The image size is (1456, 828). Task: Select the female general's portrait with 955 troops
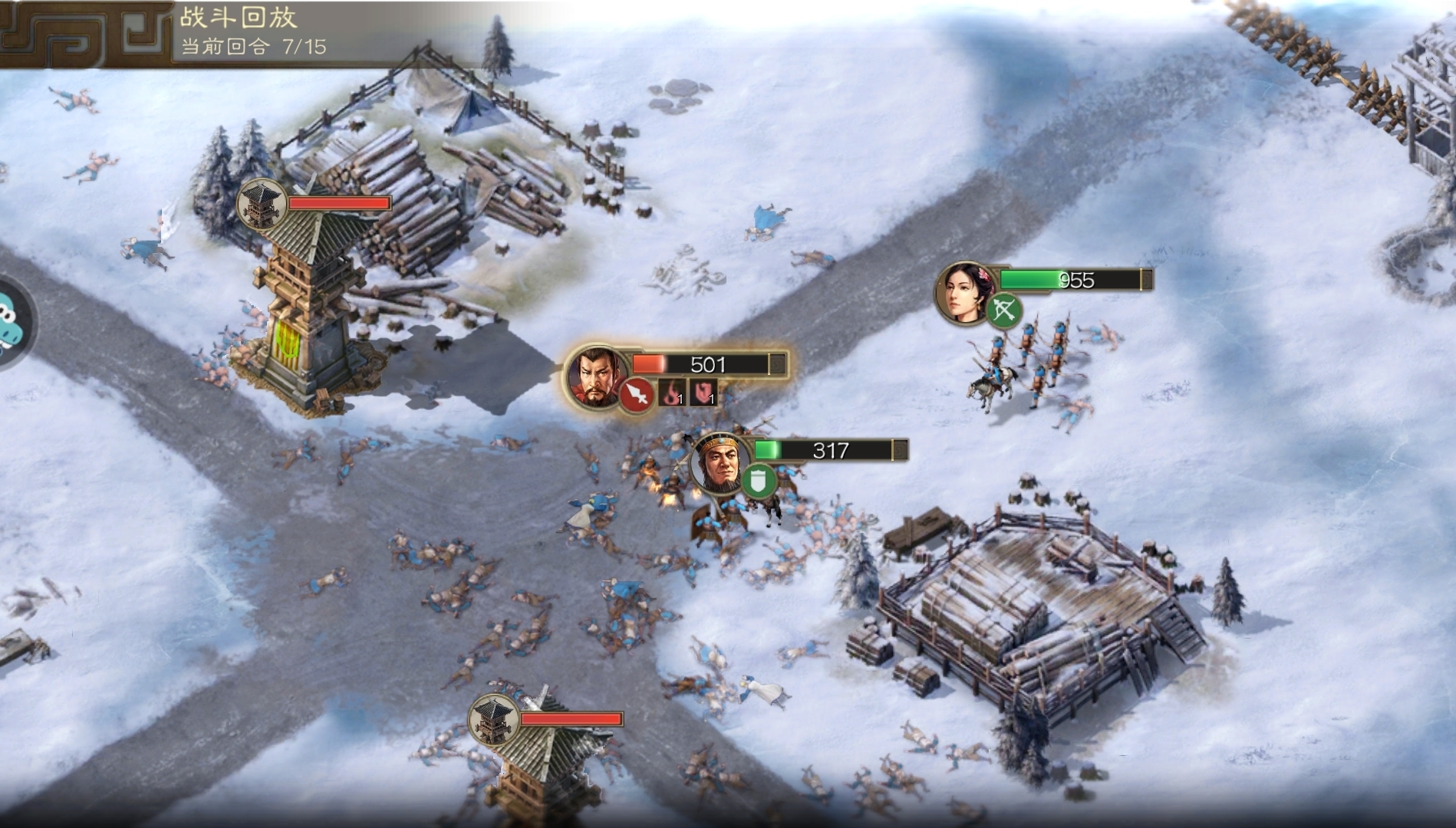tap(963, 293)
